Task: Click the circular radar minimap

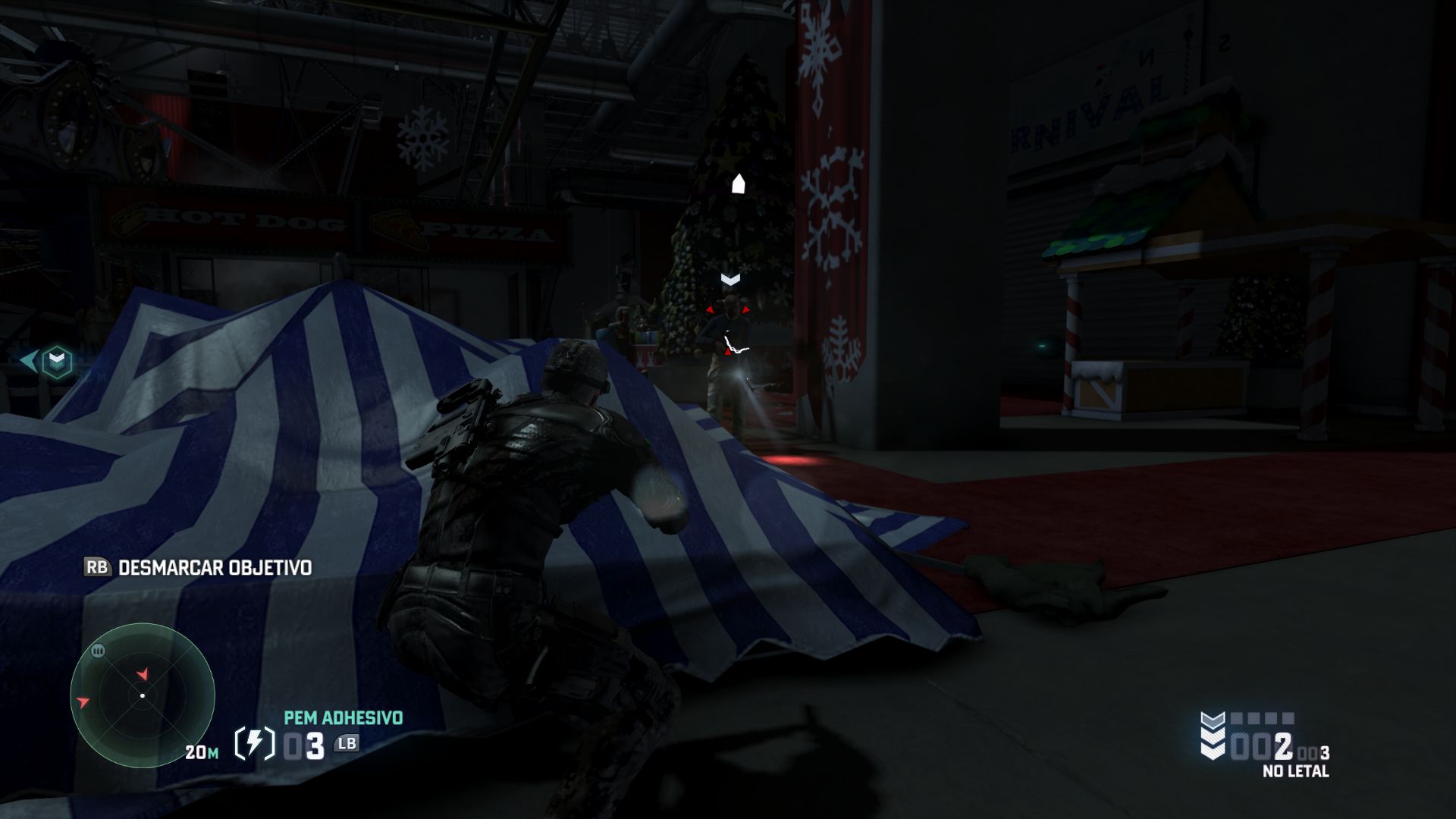Action: click(143, 695)
